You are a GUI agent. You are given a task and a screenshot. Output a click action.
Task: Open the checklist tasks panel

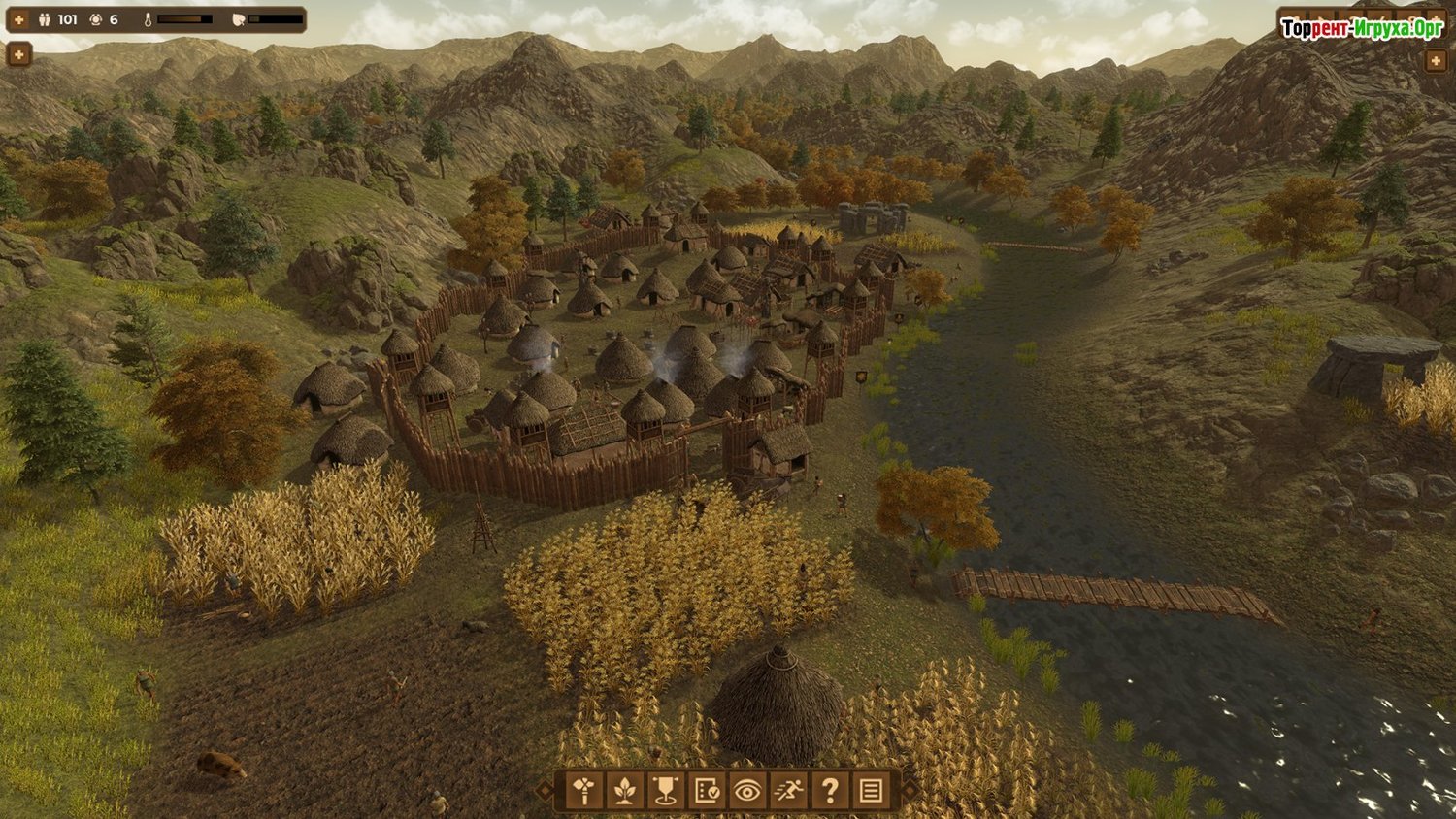pos(707,791)
